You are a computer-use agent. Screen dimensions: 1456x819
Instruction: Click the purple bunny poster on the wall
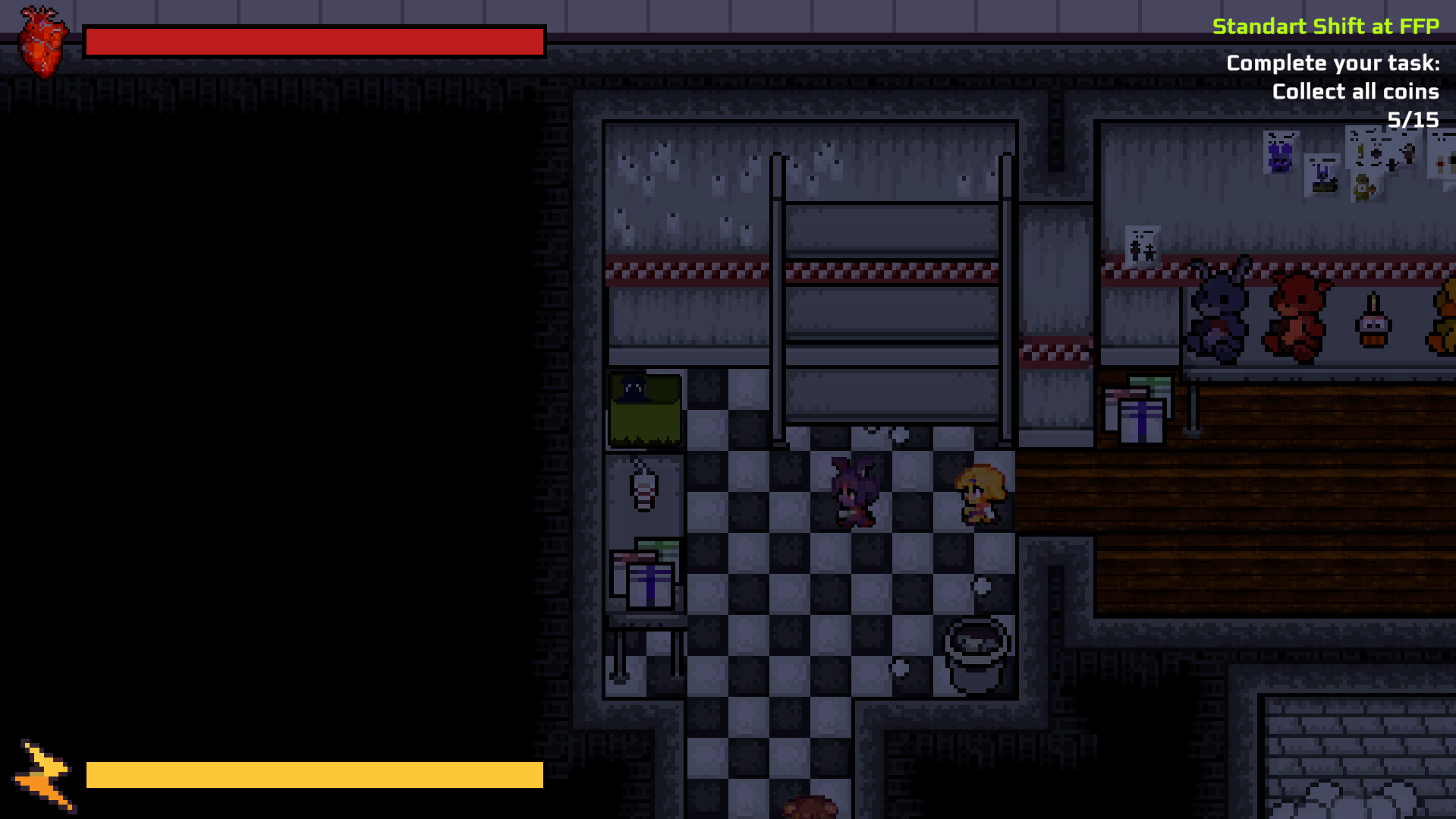(1281, 152)
